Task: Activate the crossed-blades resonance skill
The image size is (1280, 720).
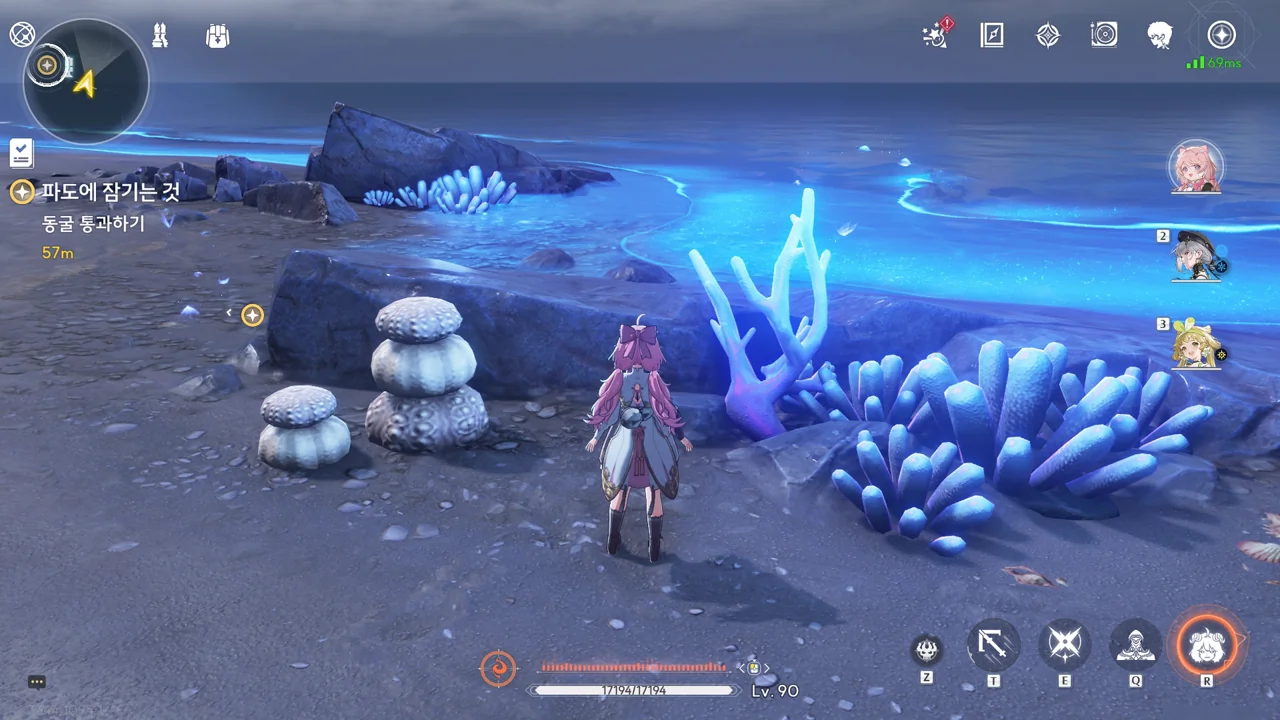Action: 1065,645
